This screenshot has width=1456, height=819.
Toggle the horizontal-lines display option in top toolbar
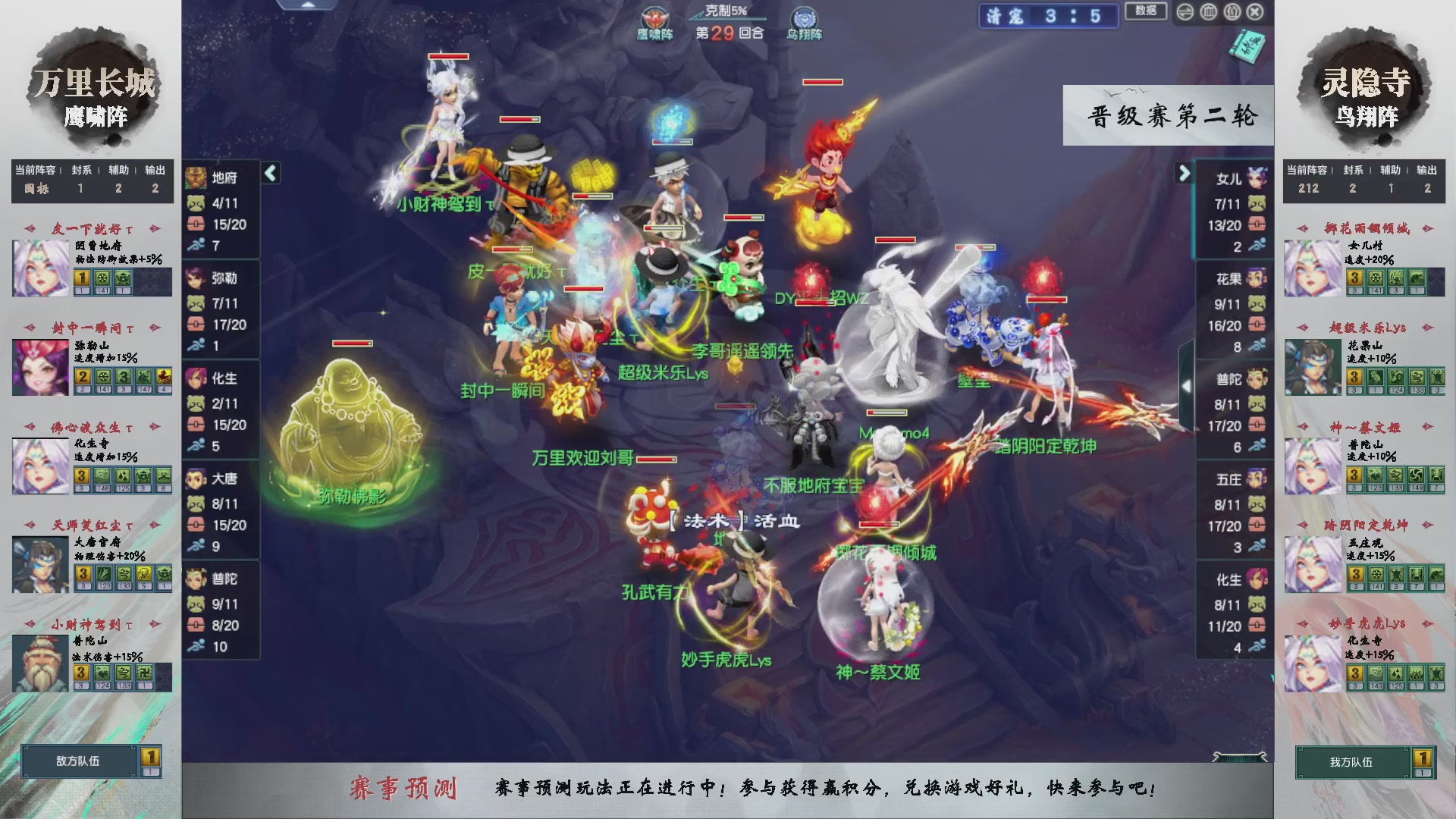[x=1184, y=12]
